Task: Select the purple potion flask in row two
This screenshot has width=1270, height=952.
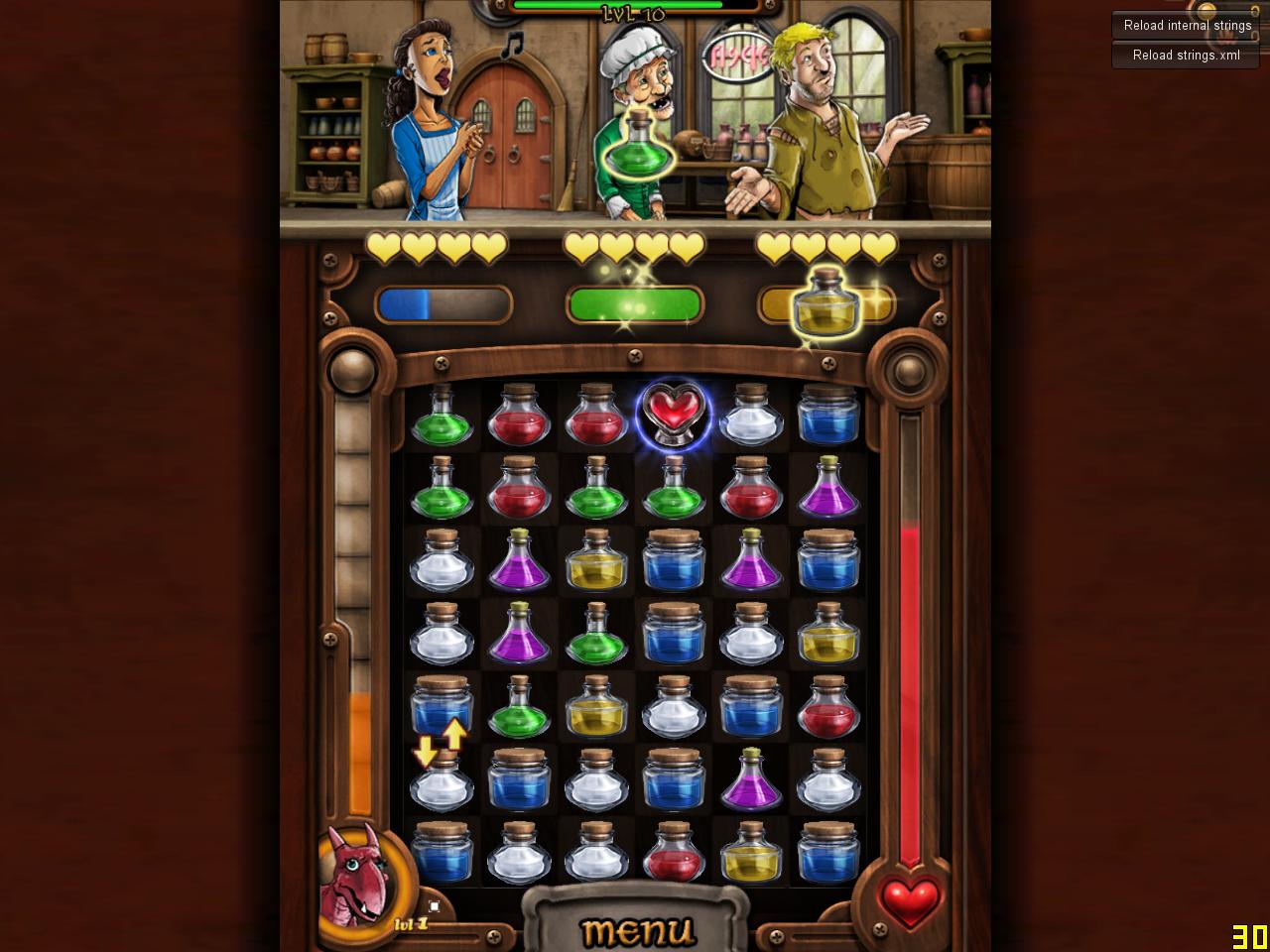Action: (x=828, y=489)
